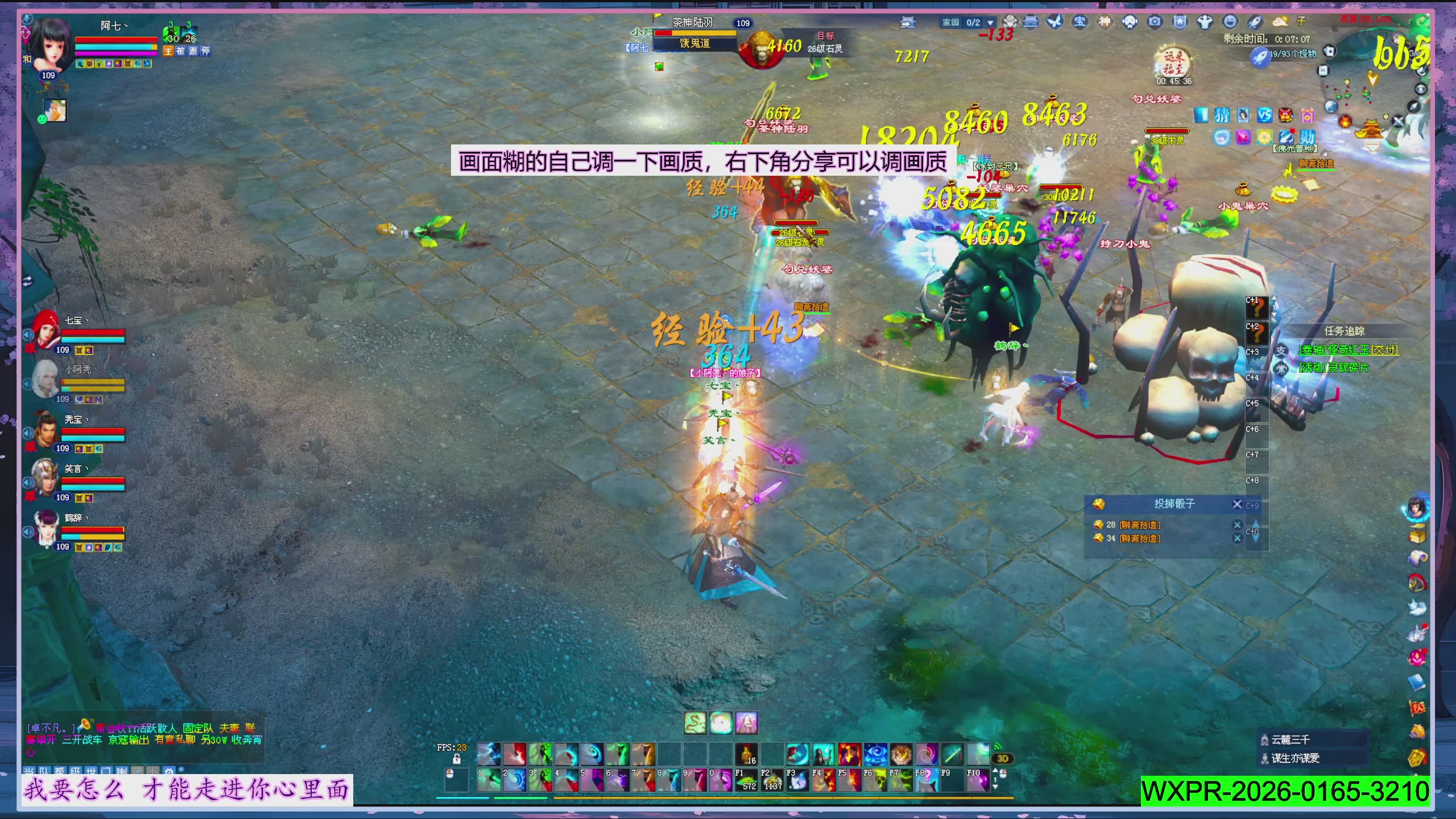Select the butterfly wings icon in top toolbar
Image resolution: width=1456 pixels, height=819 pixels.
coord(1054,22)
